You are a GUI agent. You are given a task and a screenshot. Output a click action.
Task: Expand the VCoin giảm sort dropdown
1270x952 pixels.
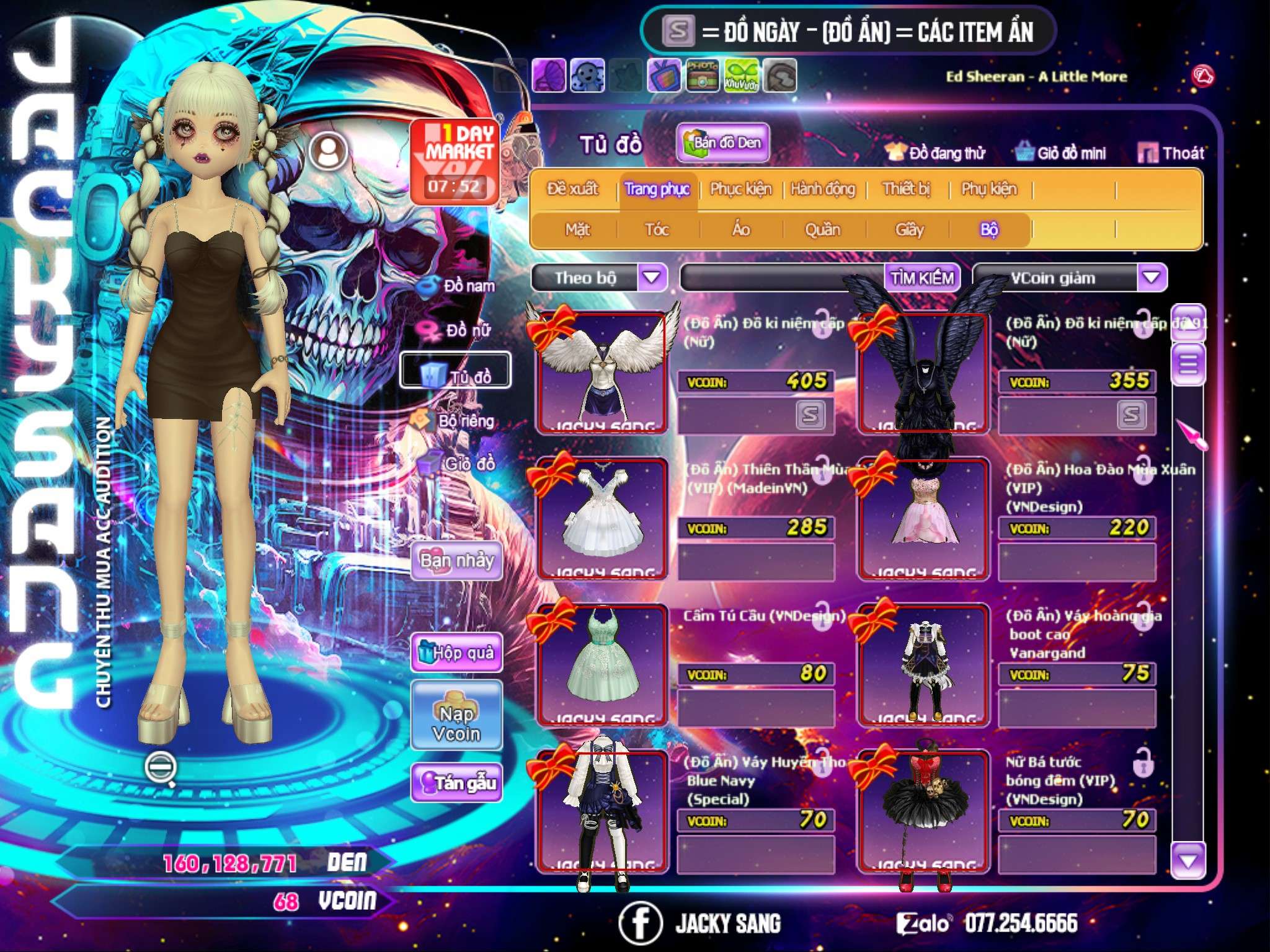pyautogui.click(x=1152, y=277)
